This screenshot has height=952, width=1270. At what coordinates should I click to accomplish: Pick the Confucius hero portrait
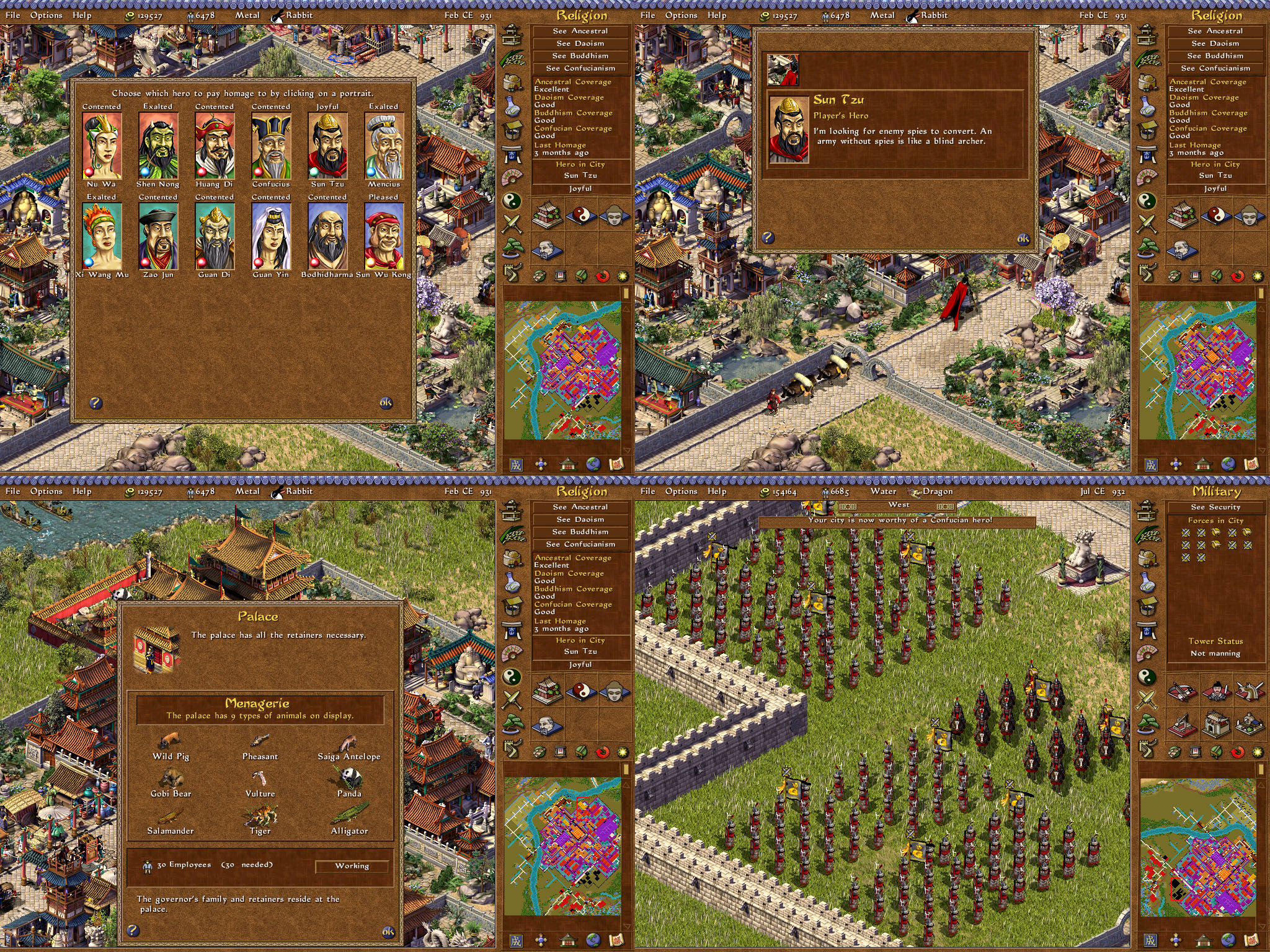coord(271,146)
